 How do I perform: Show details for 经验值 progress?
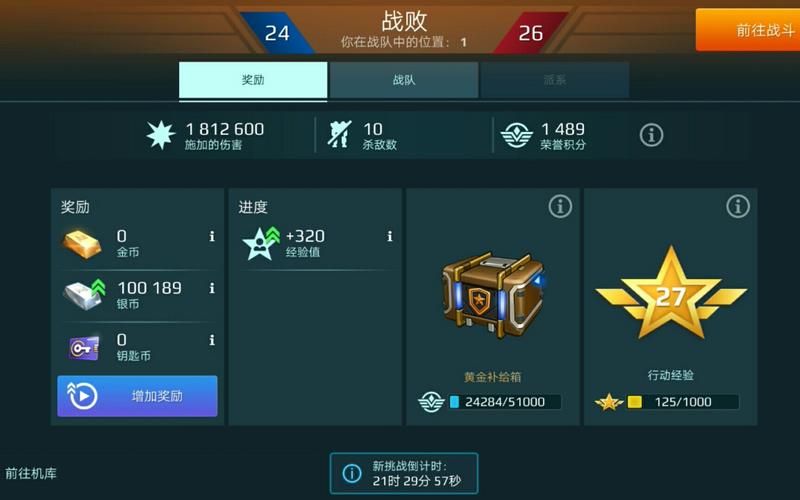[x=390, y=237]
